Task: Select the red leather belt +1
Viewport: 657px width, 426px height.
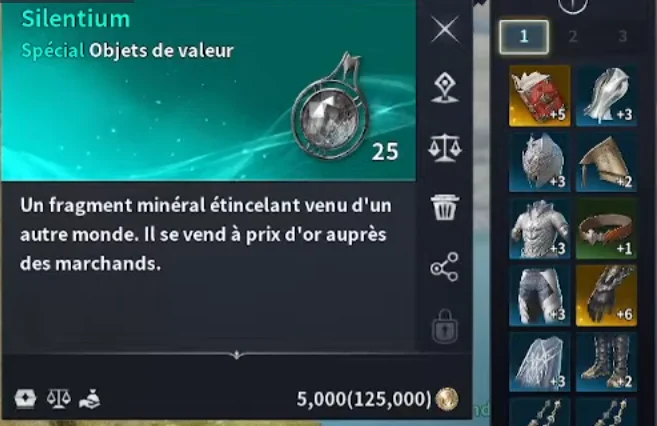Action: [606, 229]
